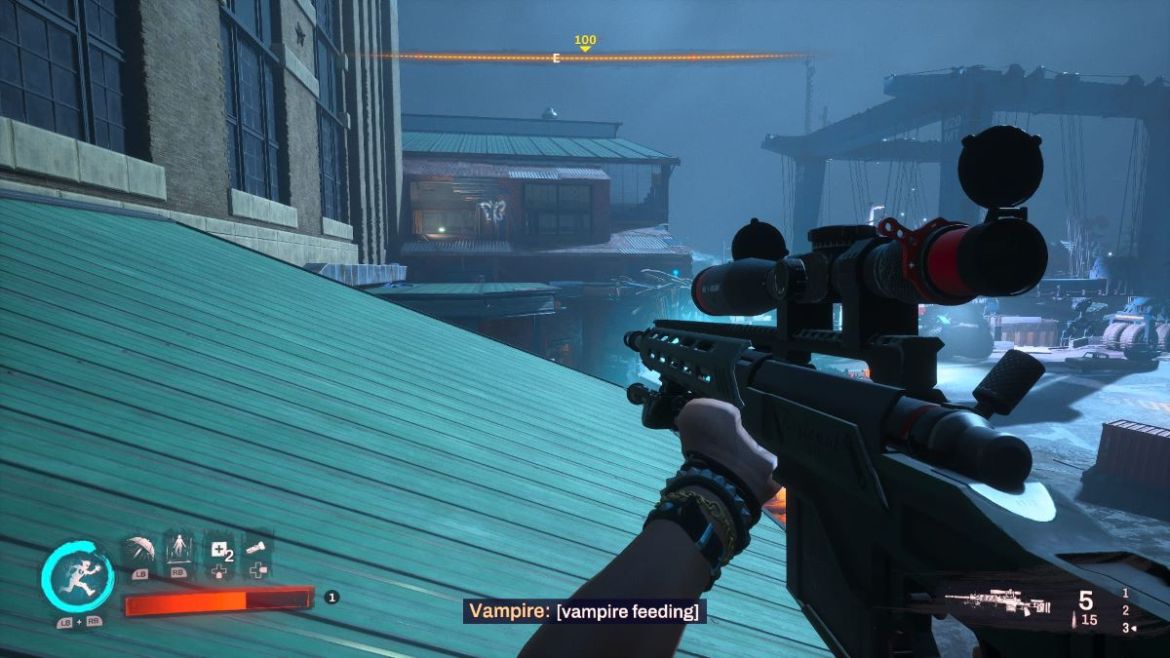Image resolution: width=1170 pixels, height=658 pixels.
Task: Use the umbrella ability icon
Action: 138,550
